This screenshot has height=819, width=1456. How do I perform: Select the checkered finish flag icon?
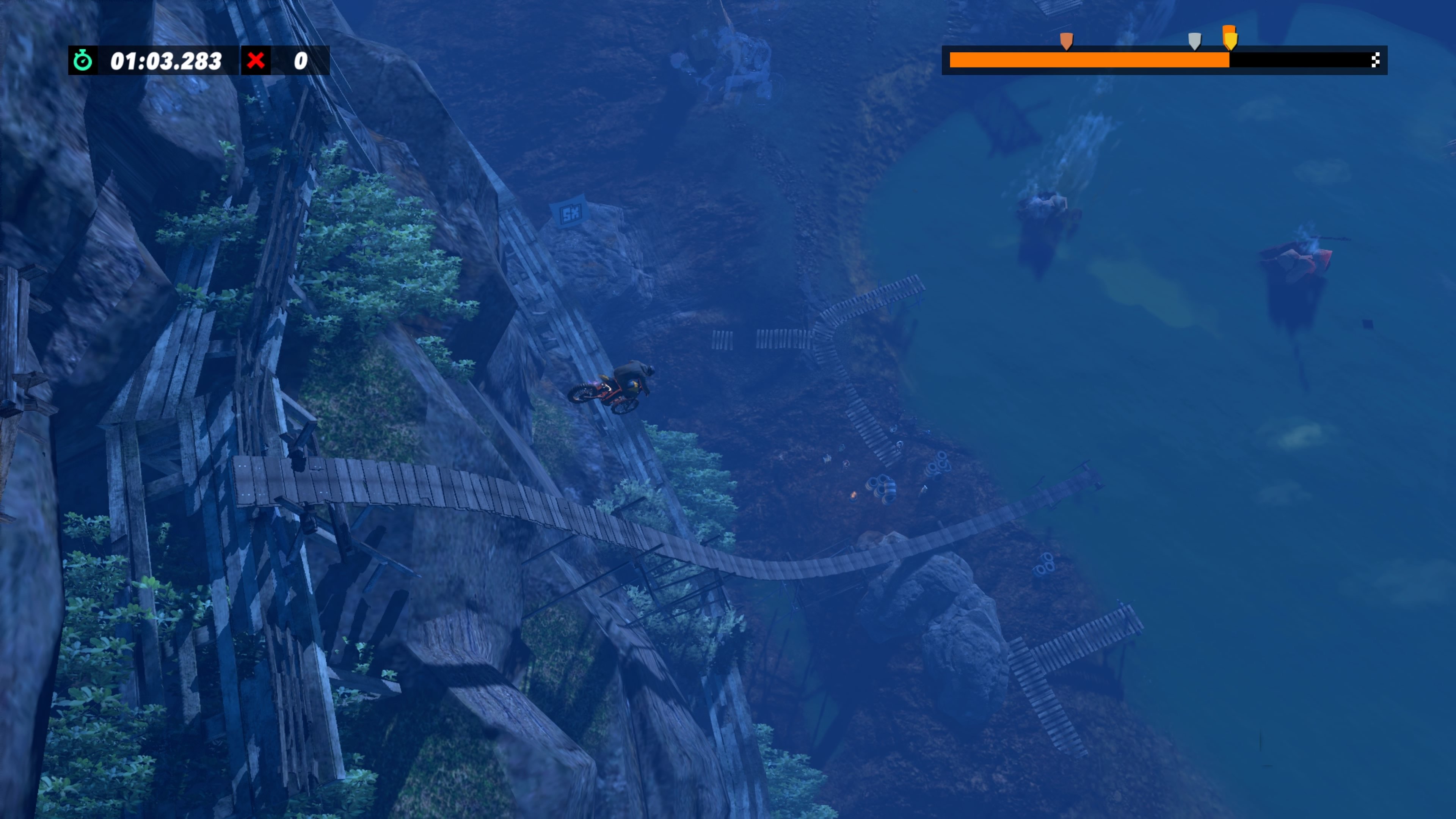click(x=1375, y=60)
